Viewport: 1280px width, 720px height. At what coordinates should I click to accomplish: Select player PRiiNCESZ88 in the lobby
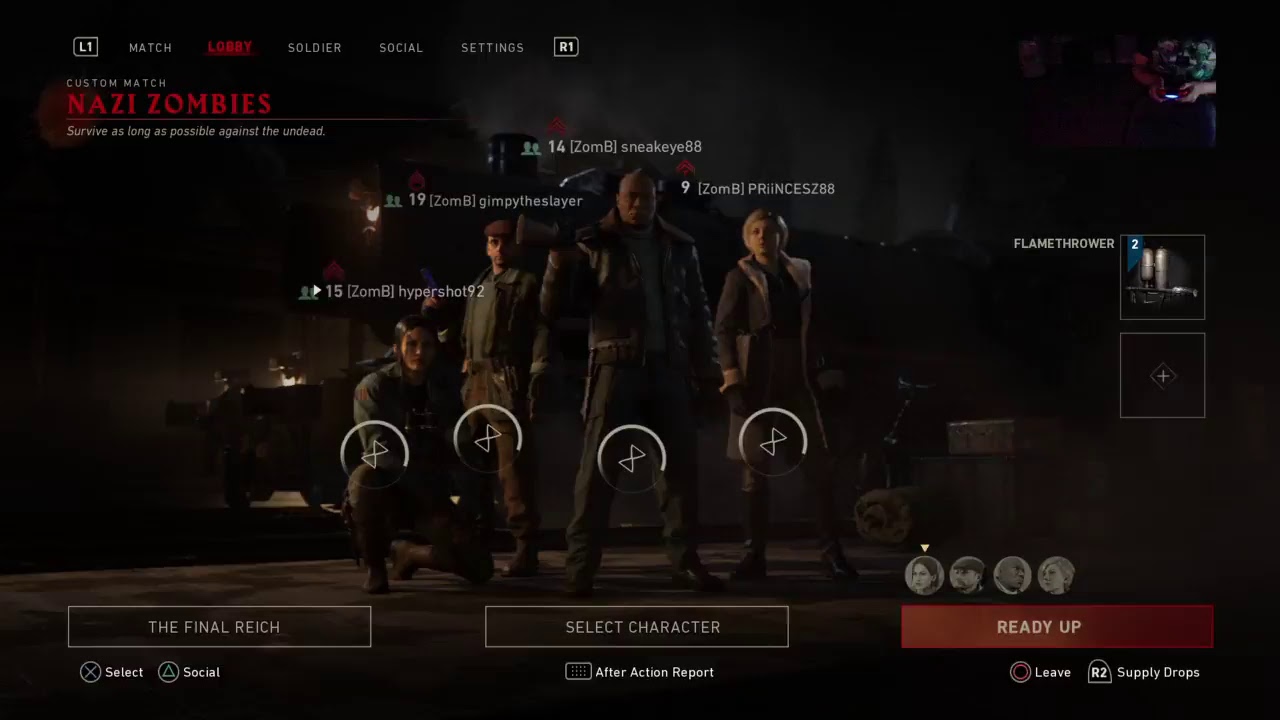[765, 189]
